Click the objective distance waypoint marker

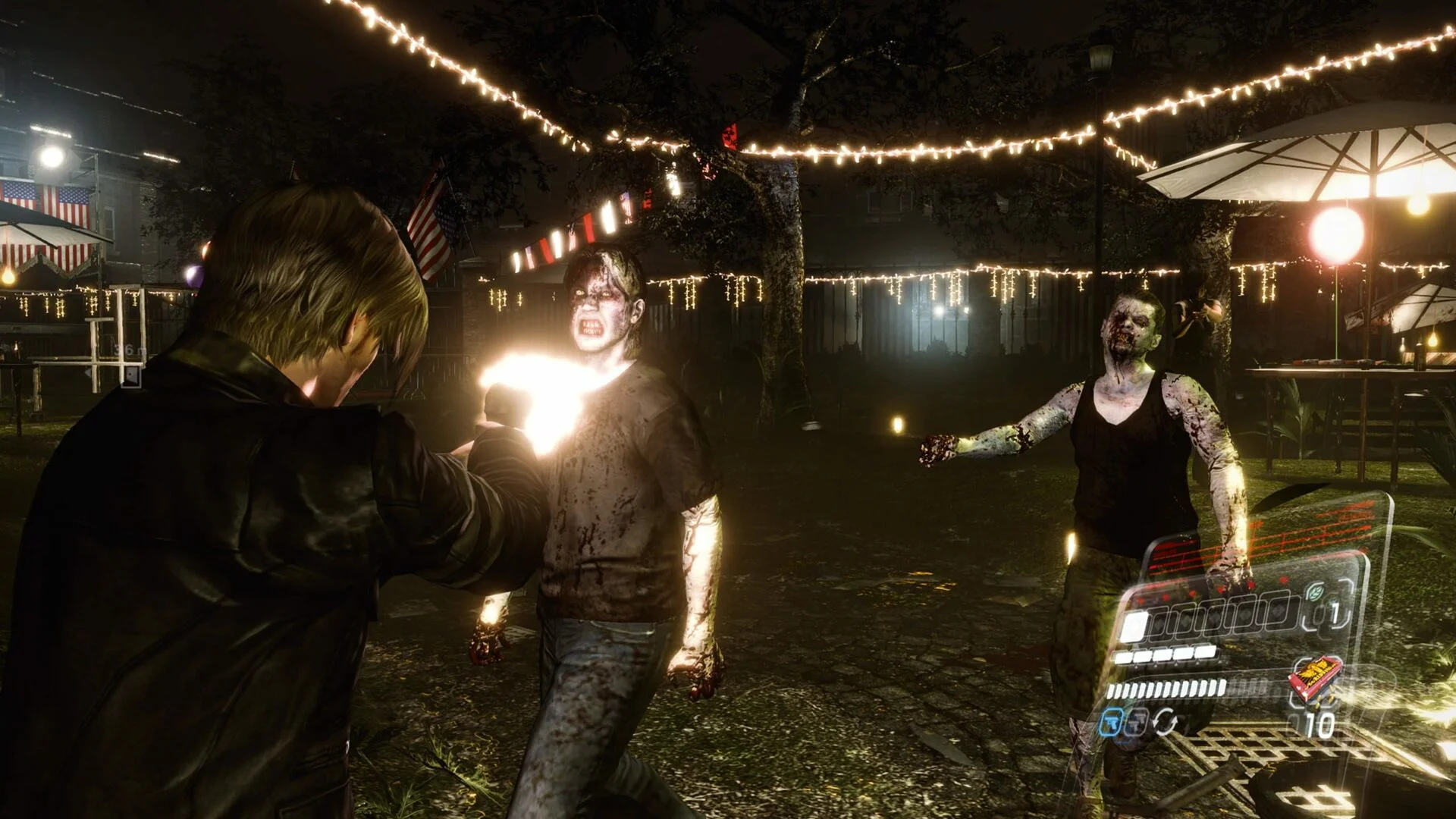point(131,375)
